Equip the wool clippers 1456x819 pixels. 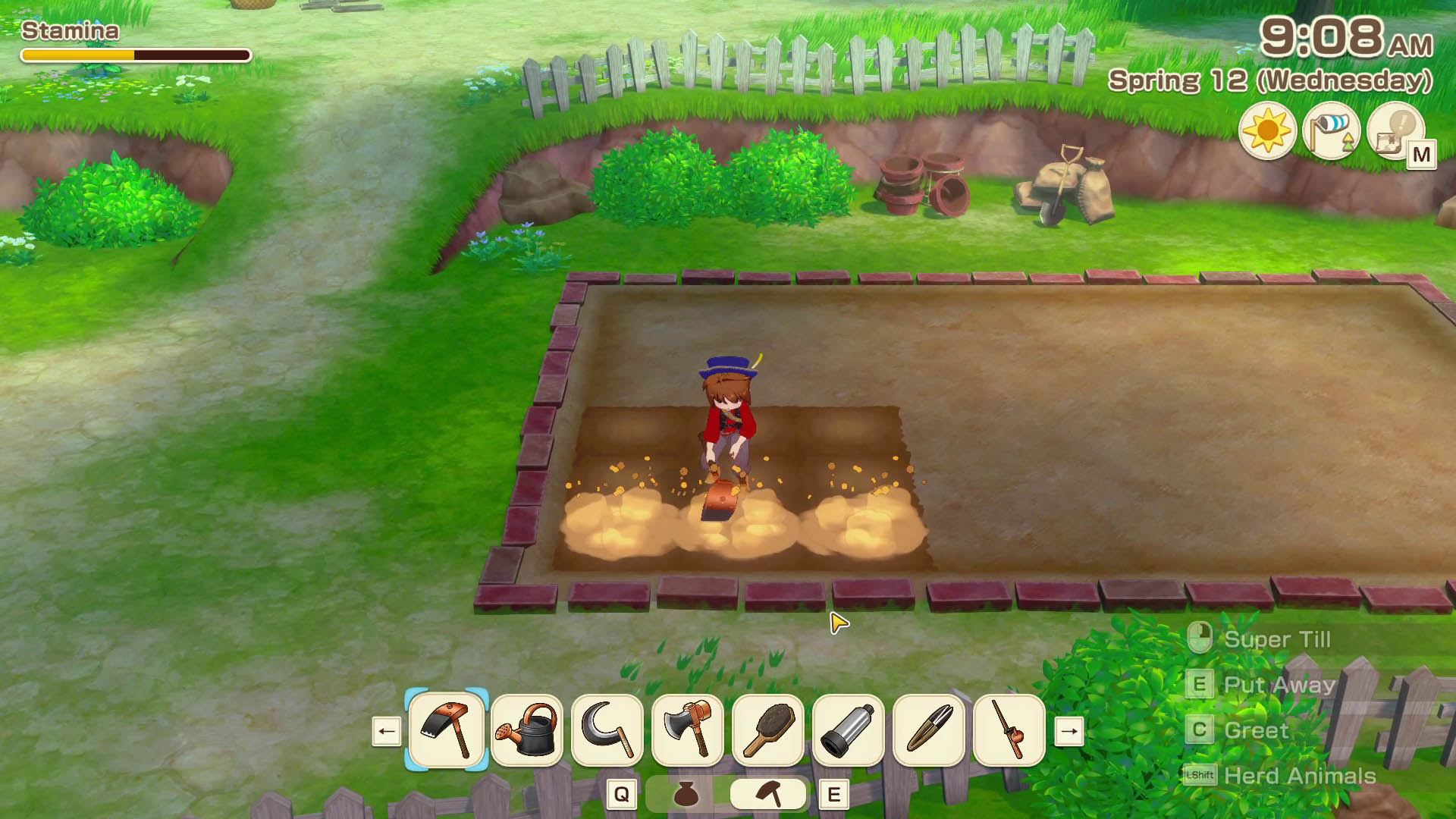pyautogui.click(x=929, y=730)
